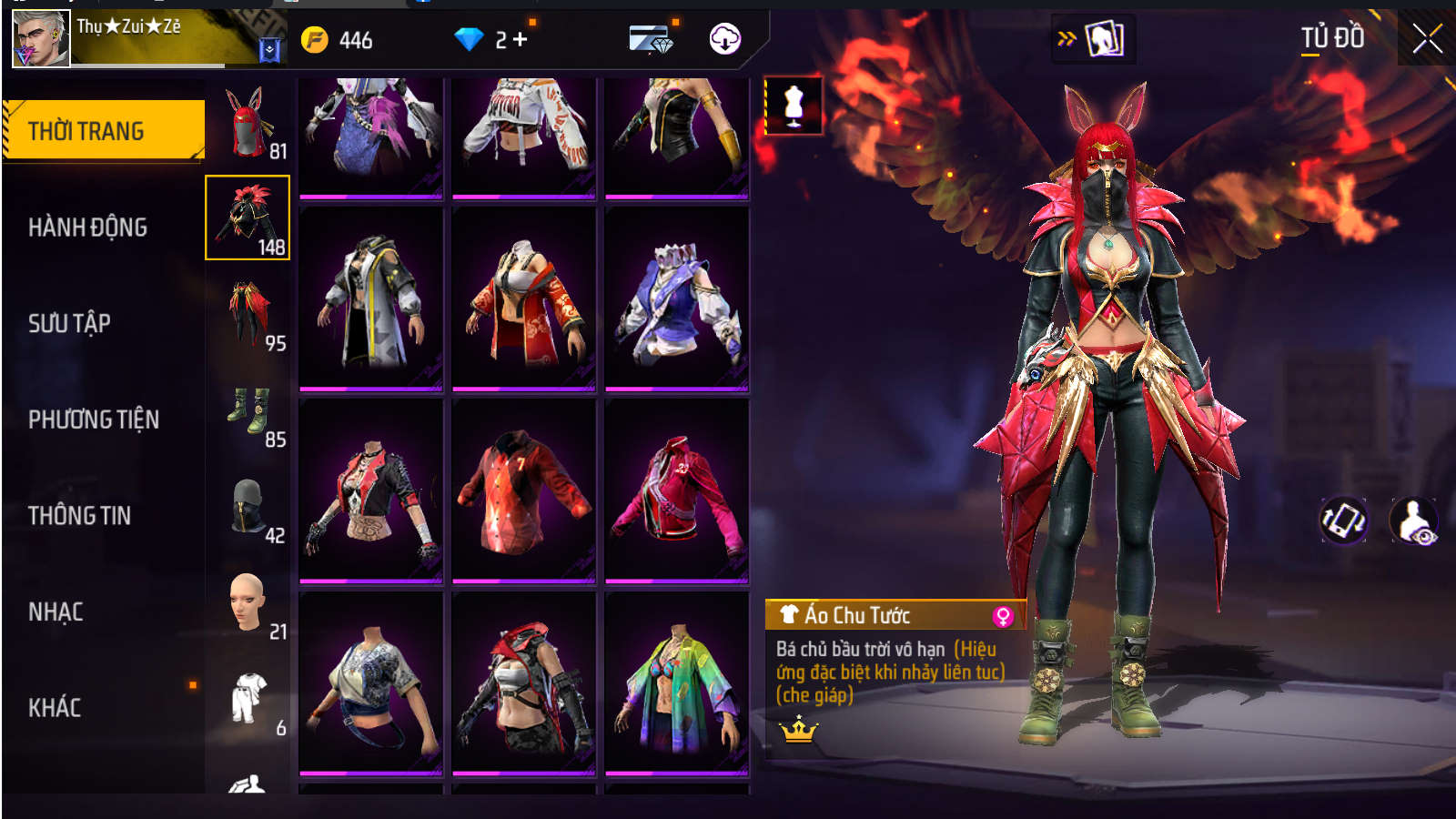
Task: Choose the NHẠC music menu
Action: [x=56, y=612]
